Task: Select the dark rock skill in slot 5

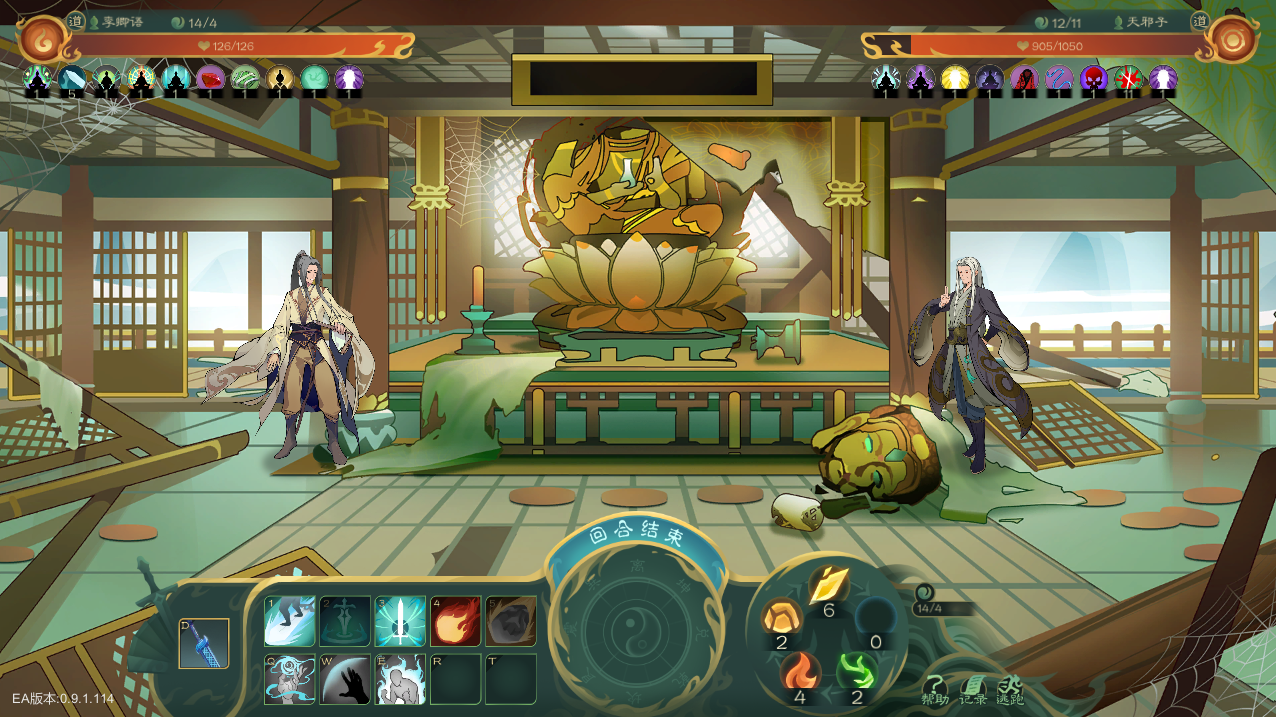Action: (510, 621)
